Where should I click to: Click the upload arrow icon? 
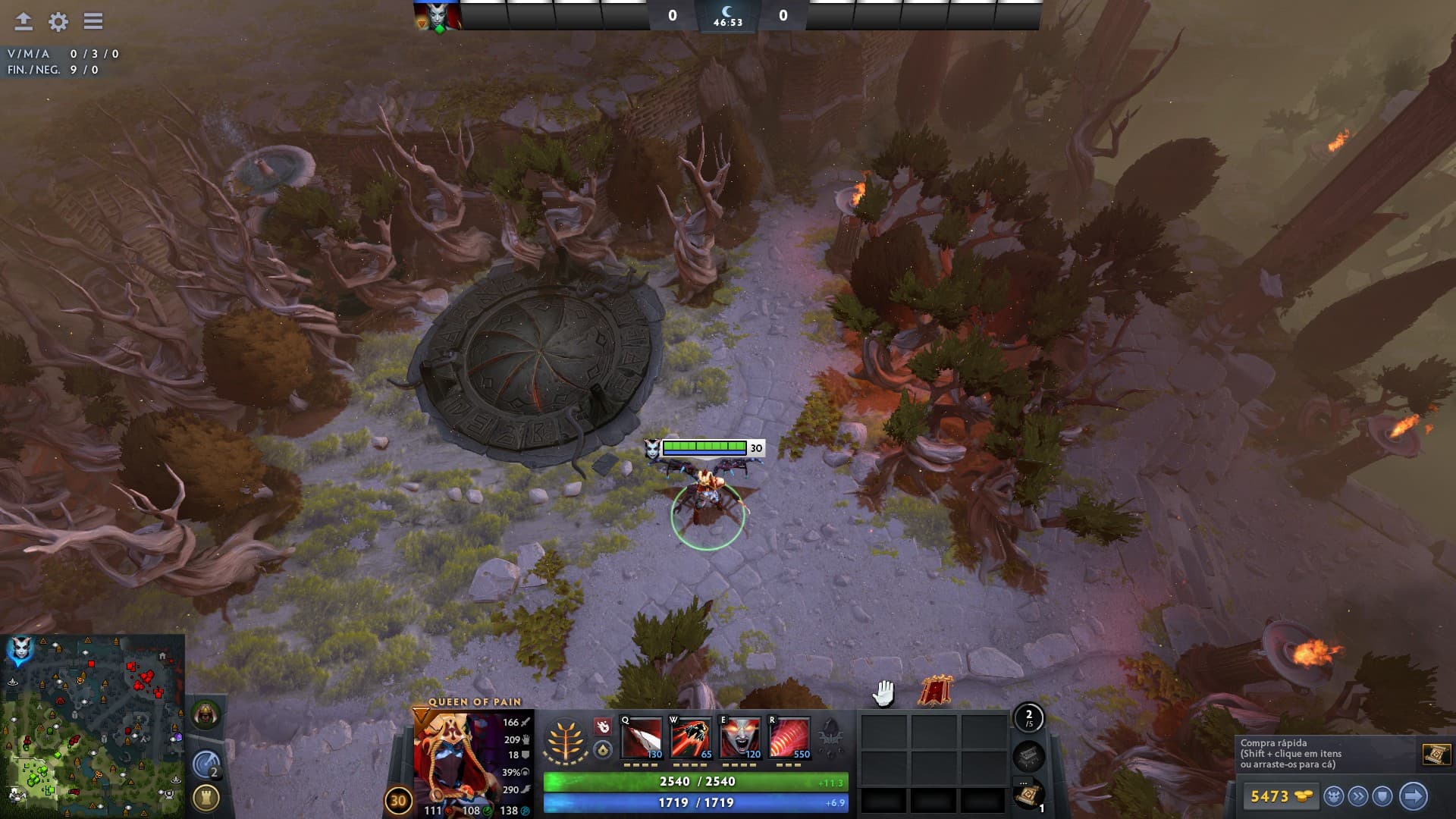coord(24,21)
